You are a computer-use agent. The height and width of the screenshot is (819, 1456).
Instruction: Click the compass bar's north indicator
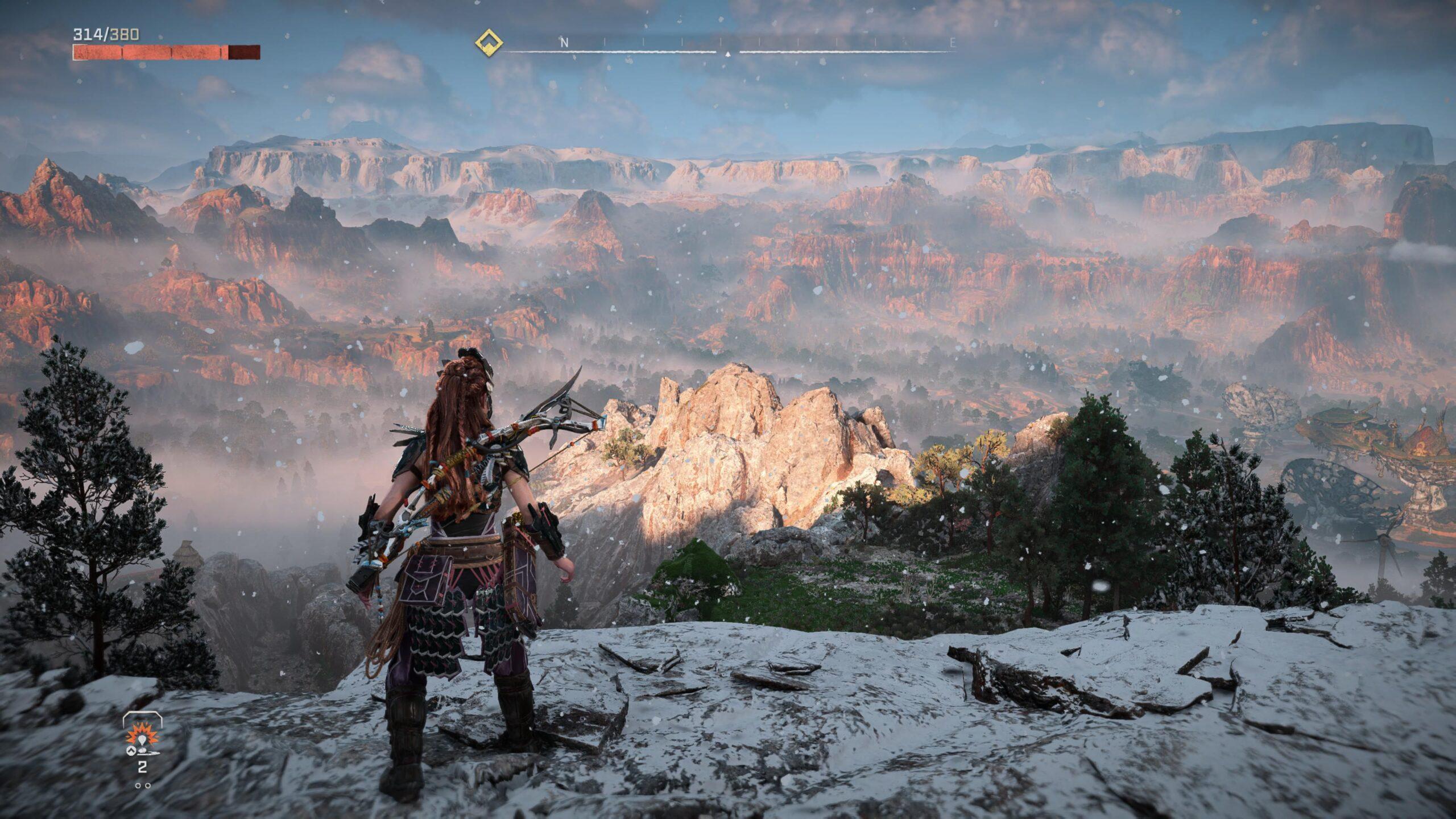point(564,43)
